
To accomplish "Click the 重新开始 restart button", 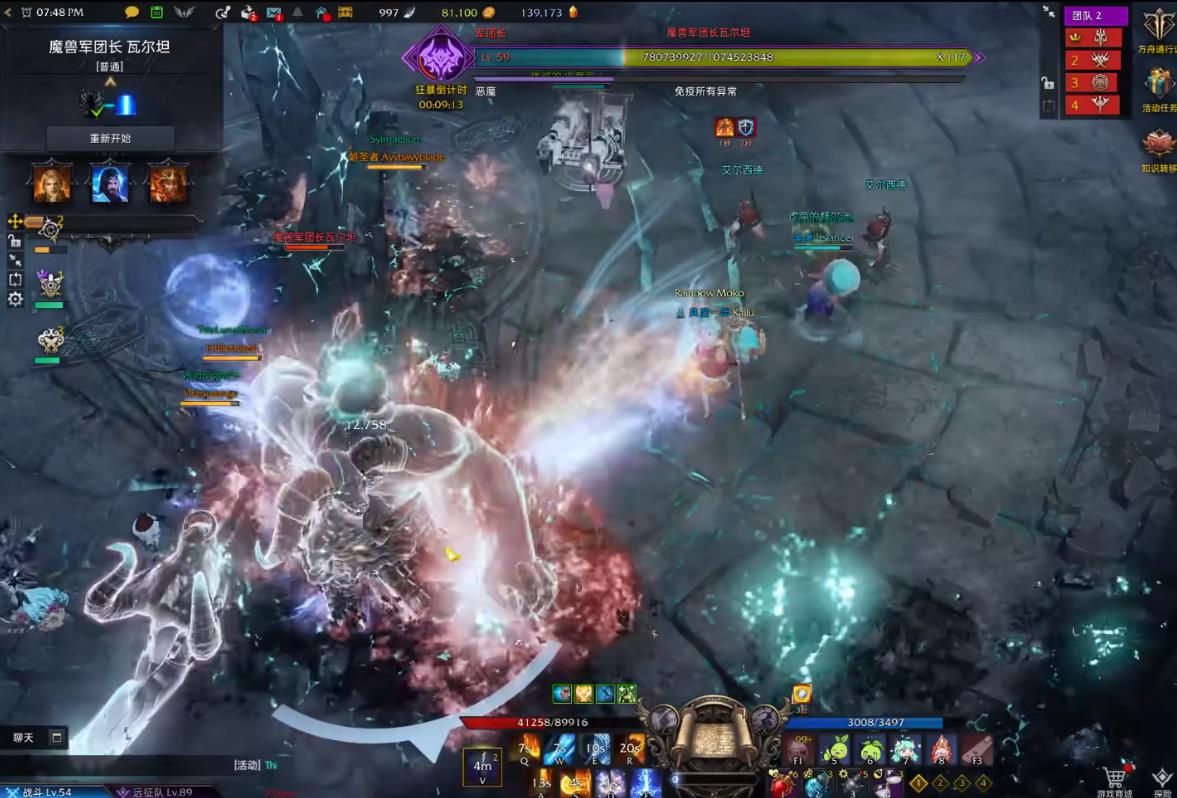I will coord(110,138).
